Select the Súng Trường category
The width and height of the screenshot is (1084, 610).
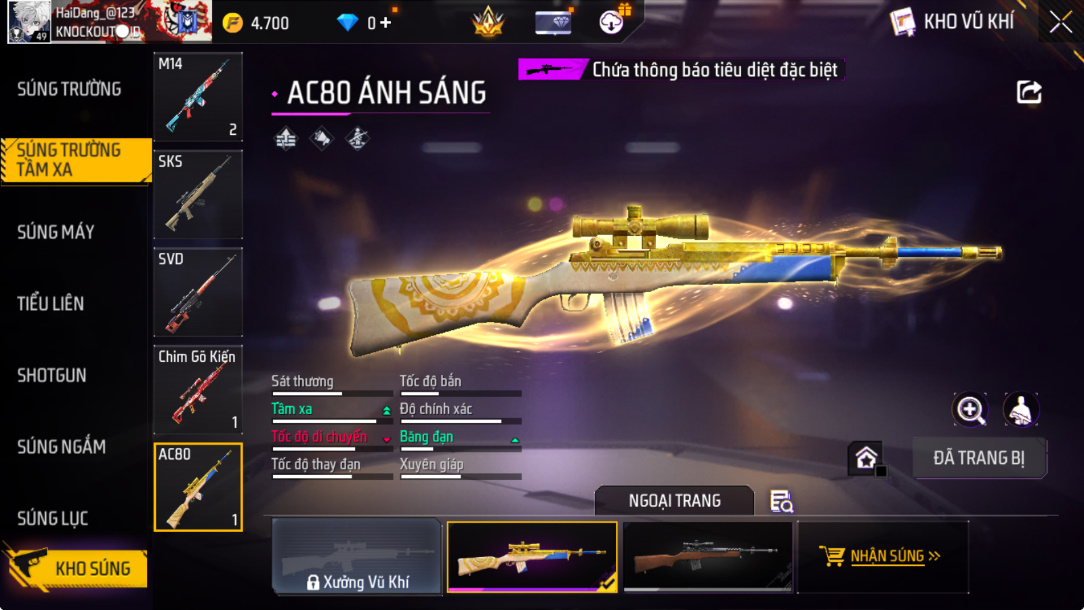69,89
